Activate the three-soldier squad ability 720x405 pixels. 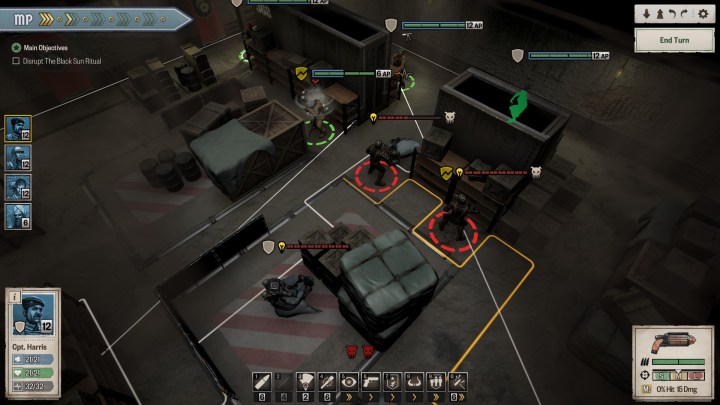[436, 380]
